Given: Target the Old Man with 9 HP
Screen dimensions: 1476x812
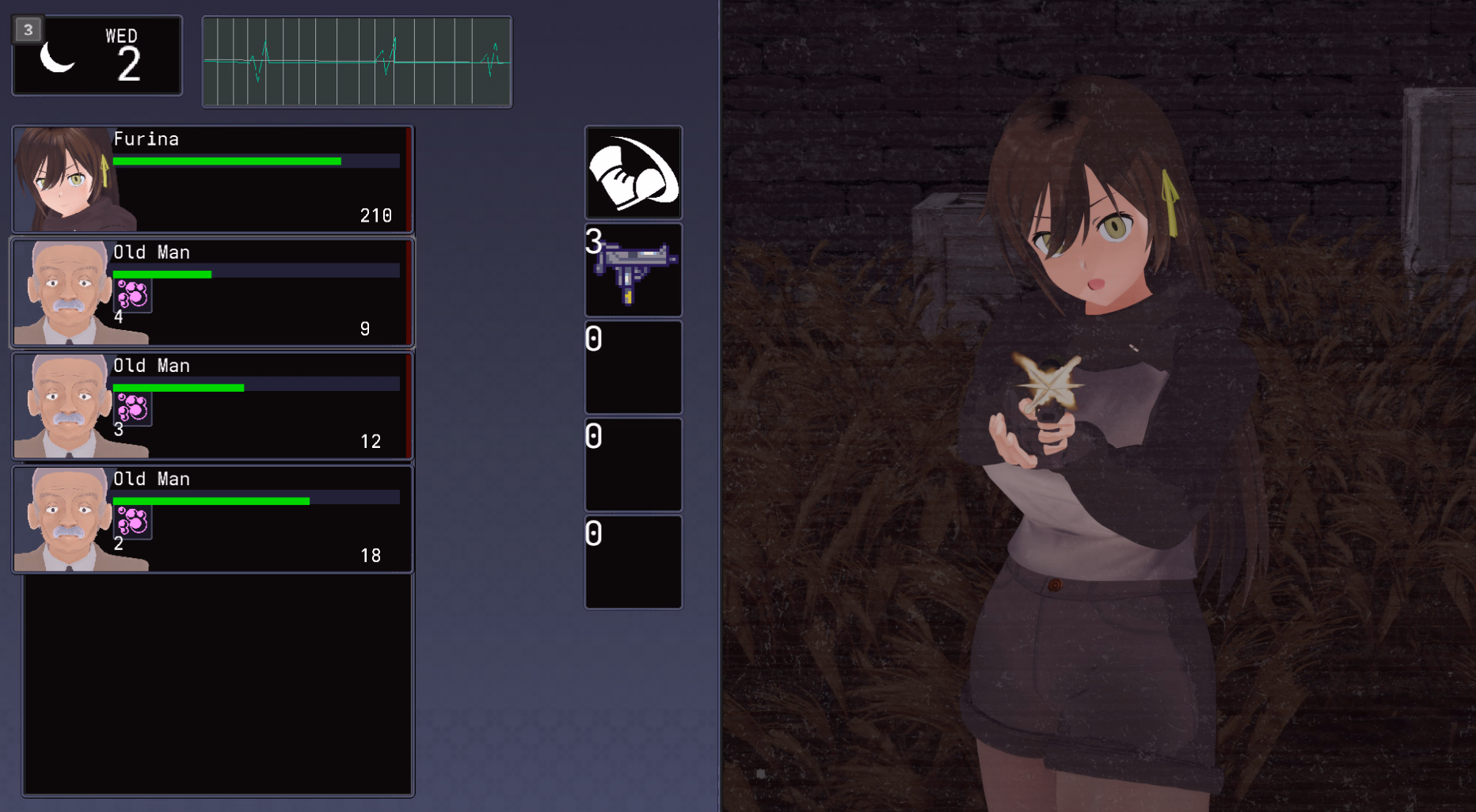Looking at the screenshot, I should point(212,293).
